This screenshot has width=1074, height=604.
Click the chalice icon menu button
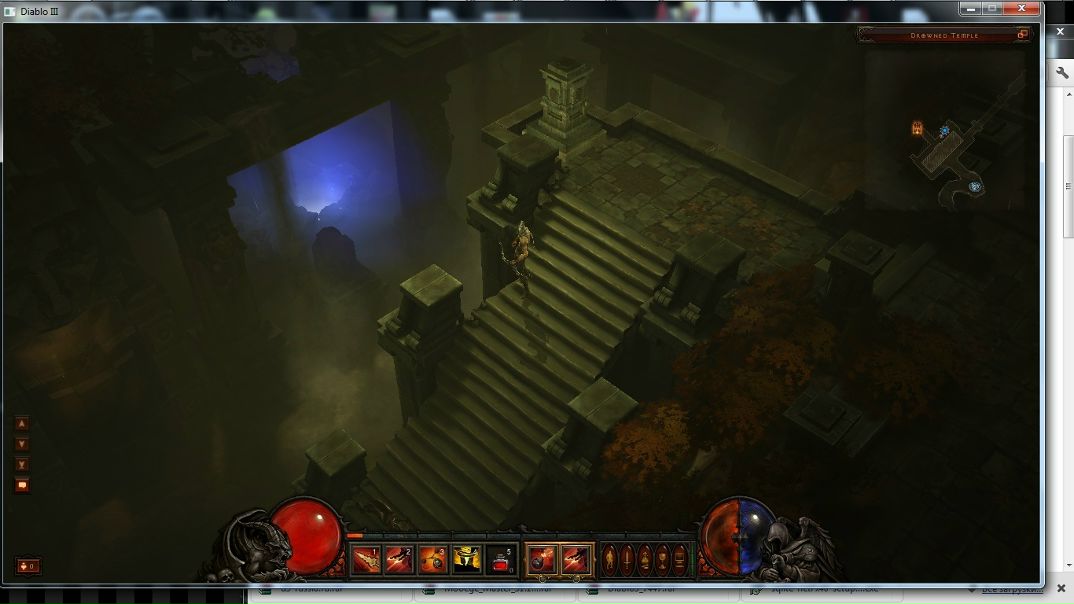[663, 559]
